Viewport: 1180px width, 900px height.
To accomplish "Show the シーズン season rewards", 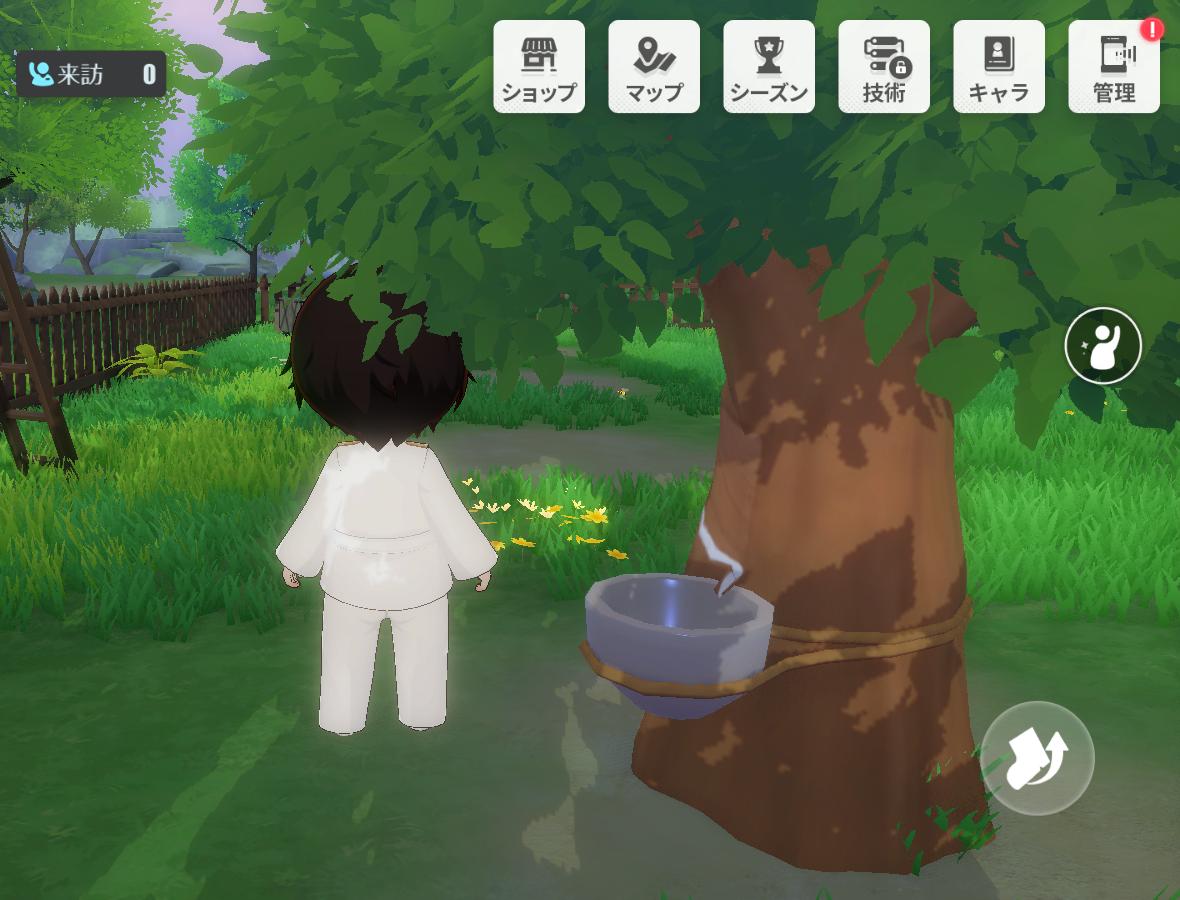I will point(769,67).
